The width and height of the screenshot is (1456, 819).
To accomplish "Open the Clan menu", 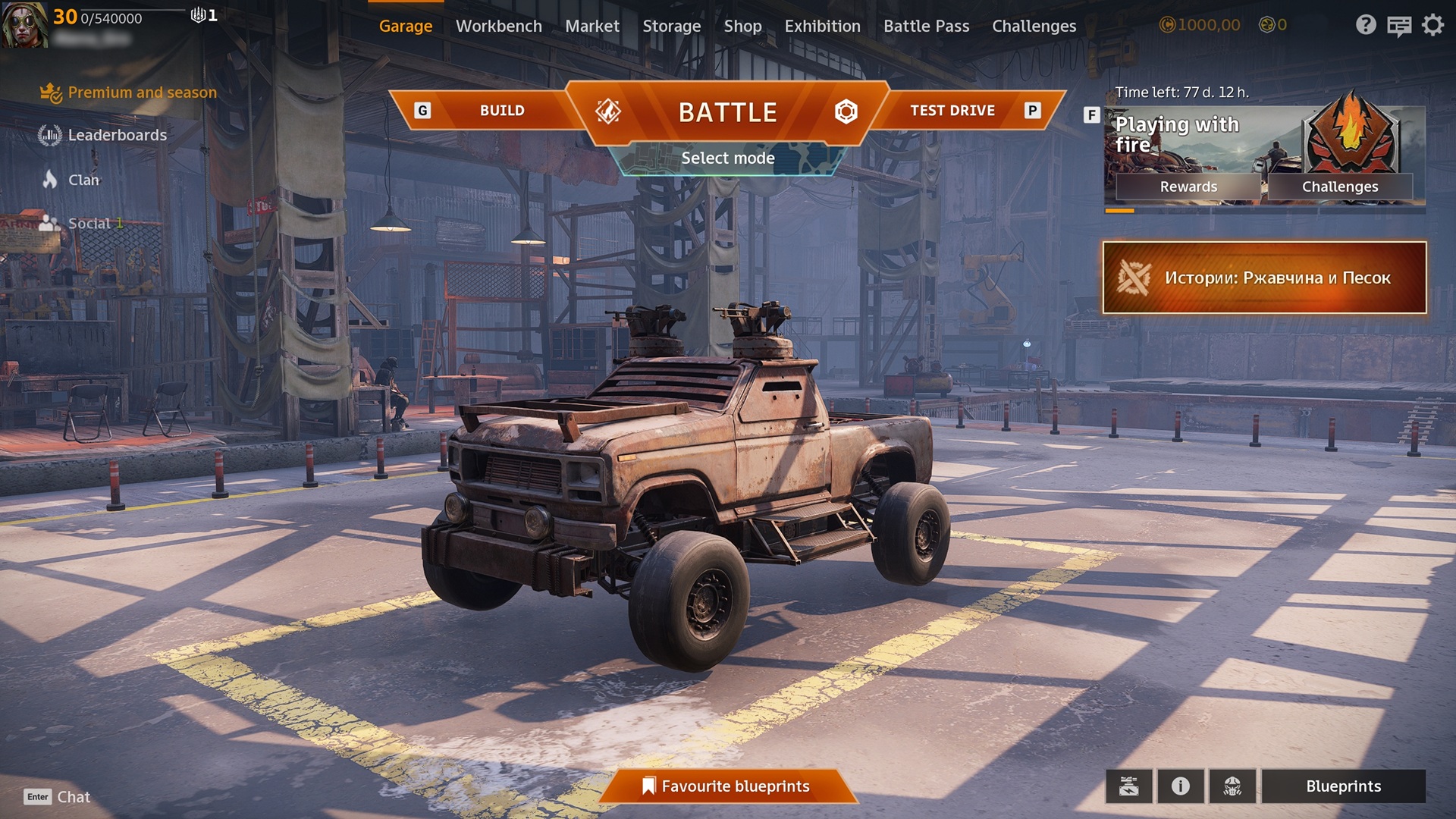I will point(83,180).
